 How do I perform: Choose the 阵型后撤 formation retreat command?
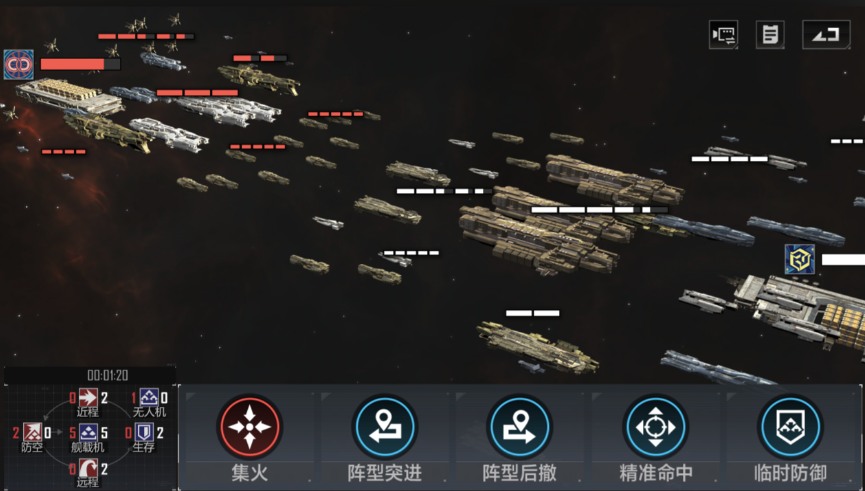520,428
